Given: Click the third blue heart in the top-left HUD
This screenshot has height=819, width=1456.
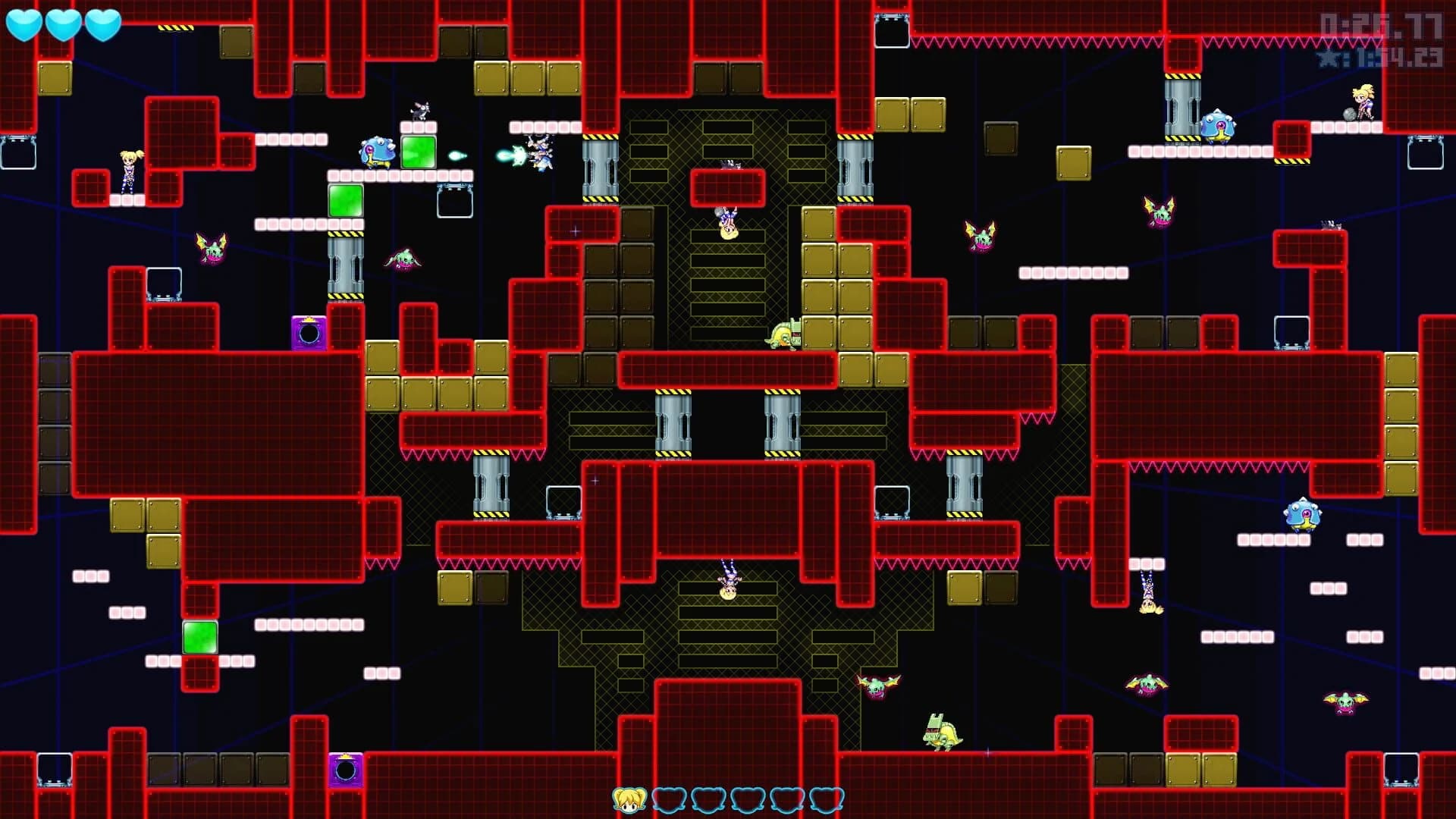Looking at the screenshot, I should coord(102,23).
